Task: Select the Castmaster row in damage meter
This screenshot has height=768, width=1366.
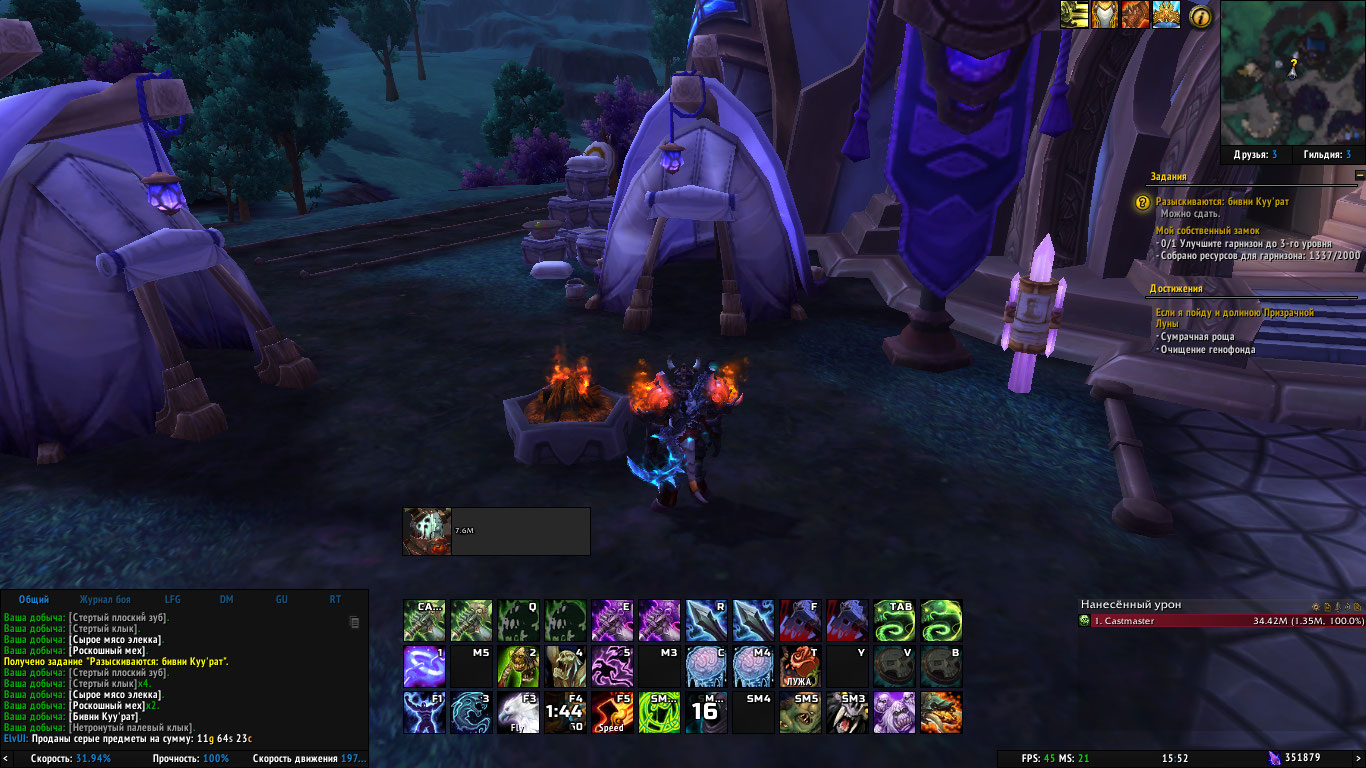Action: [x=1221, y=621]
